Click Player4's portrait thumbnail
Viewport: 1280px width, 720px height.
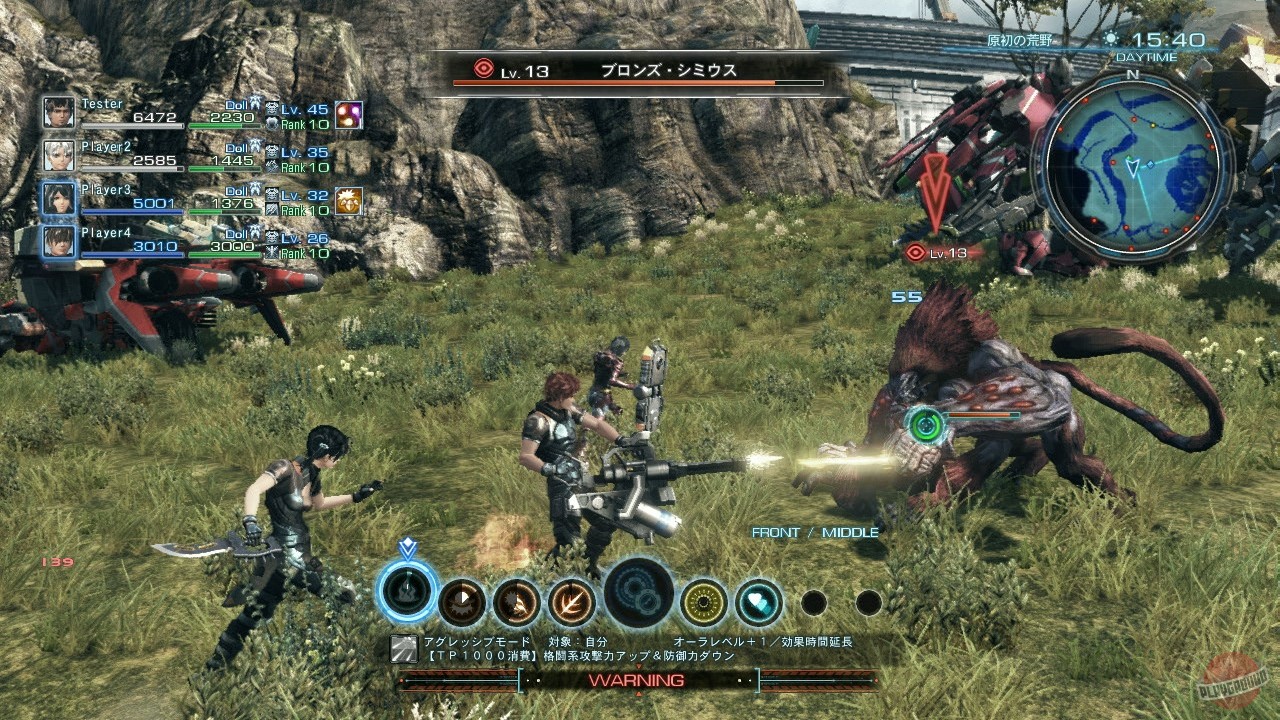(57, 243)
